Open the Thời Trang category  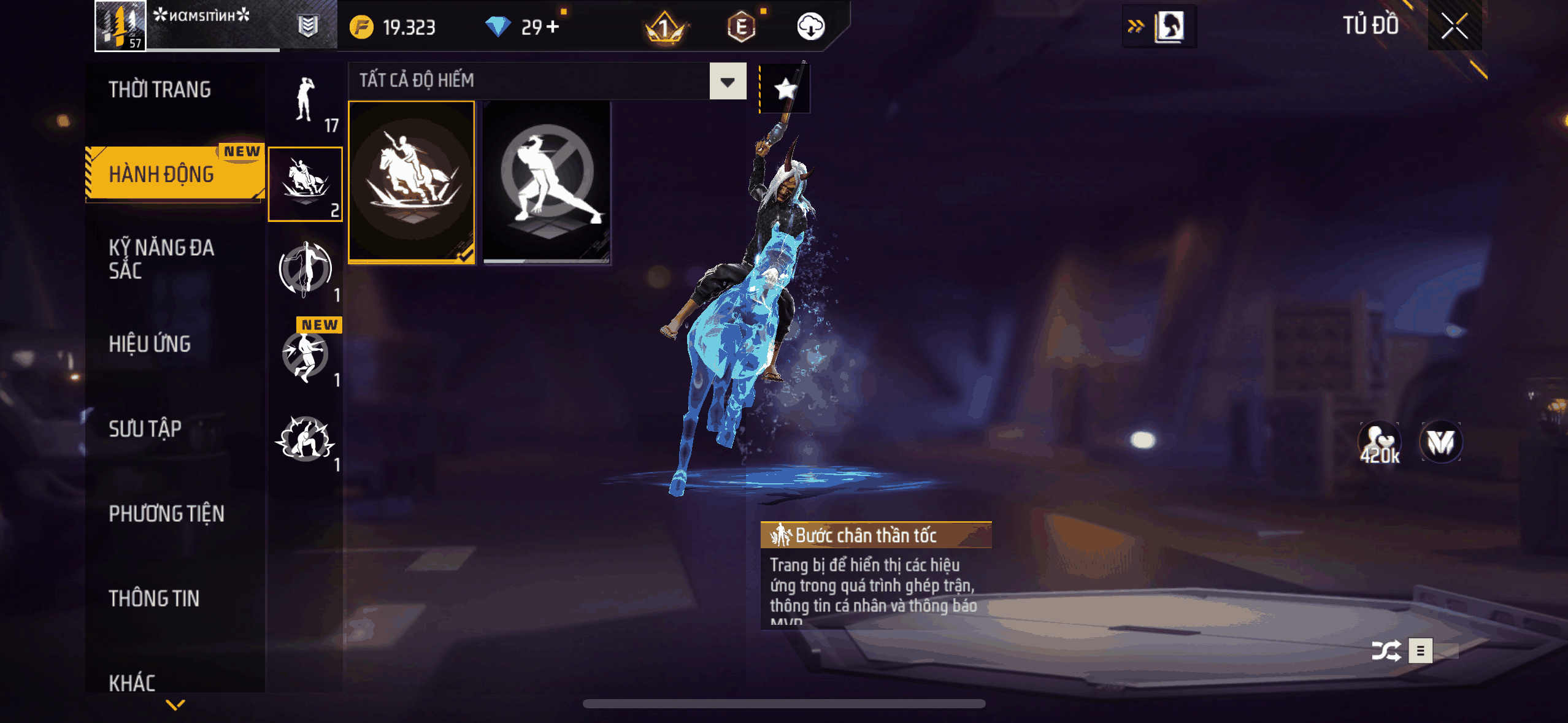click(x=159, y=90)
